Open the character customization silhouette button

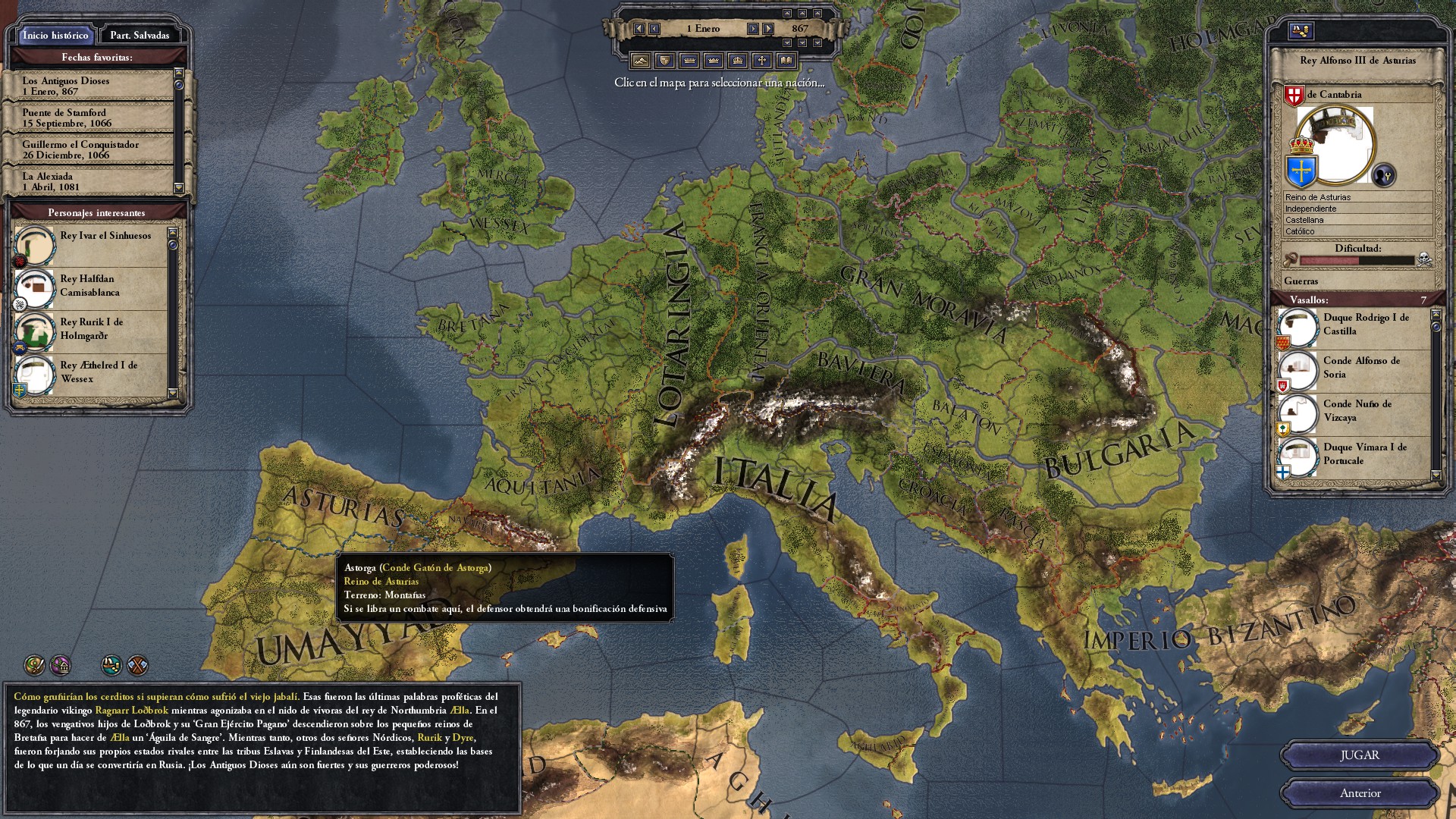point(1383,175)
